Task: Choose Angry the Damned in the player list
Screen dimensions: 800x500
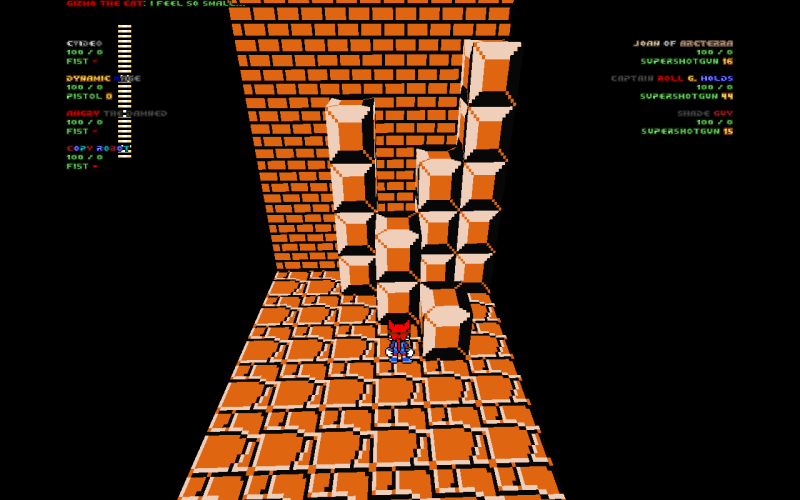Action: [x=116, y=114]
